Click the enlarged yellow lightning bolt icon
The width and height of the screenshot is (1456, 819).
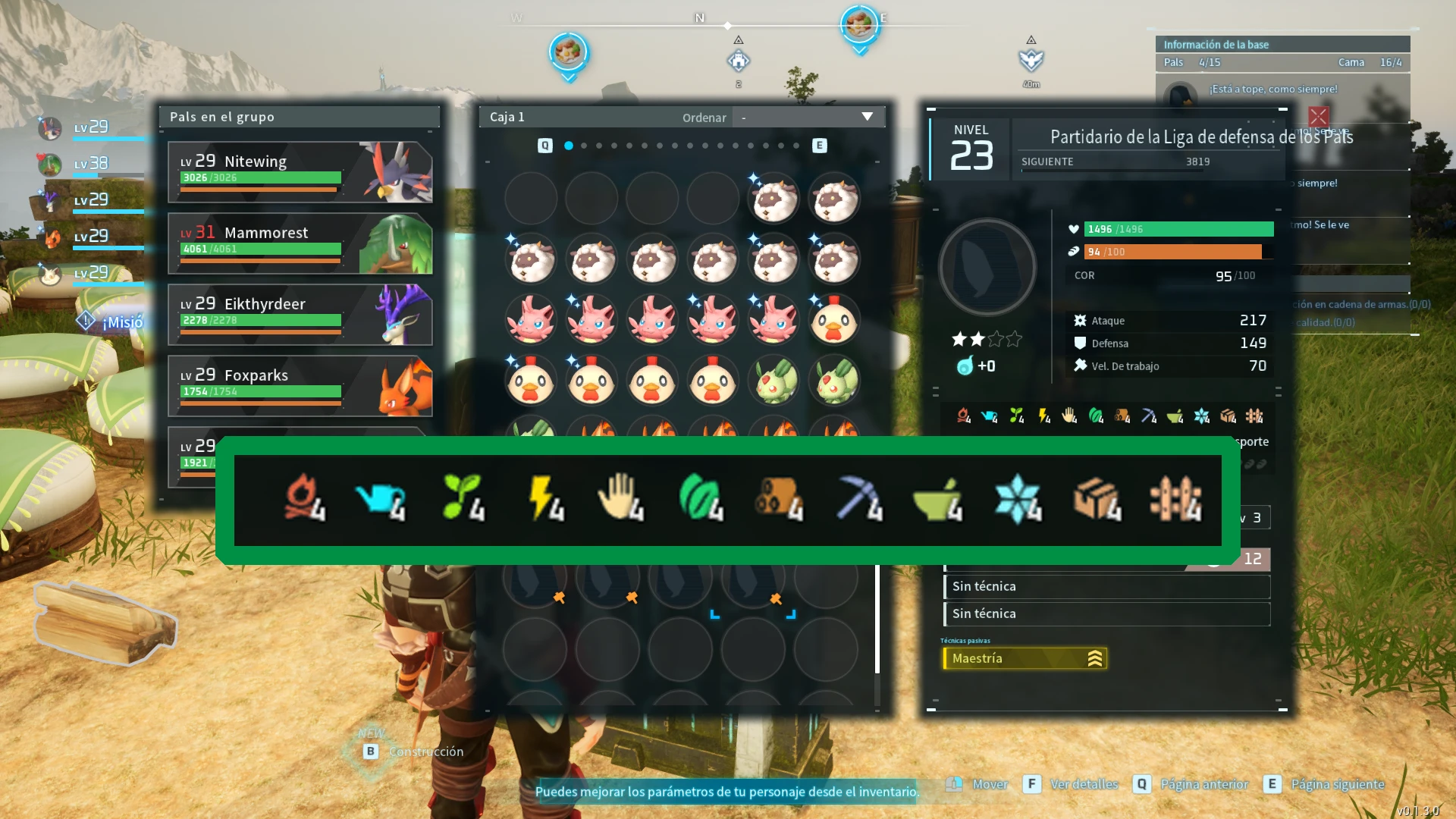coord(545,499)
